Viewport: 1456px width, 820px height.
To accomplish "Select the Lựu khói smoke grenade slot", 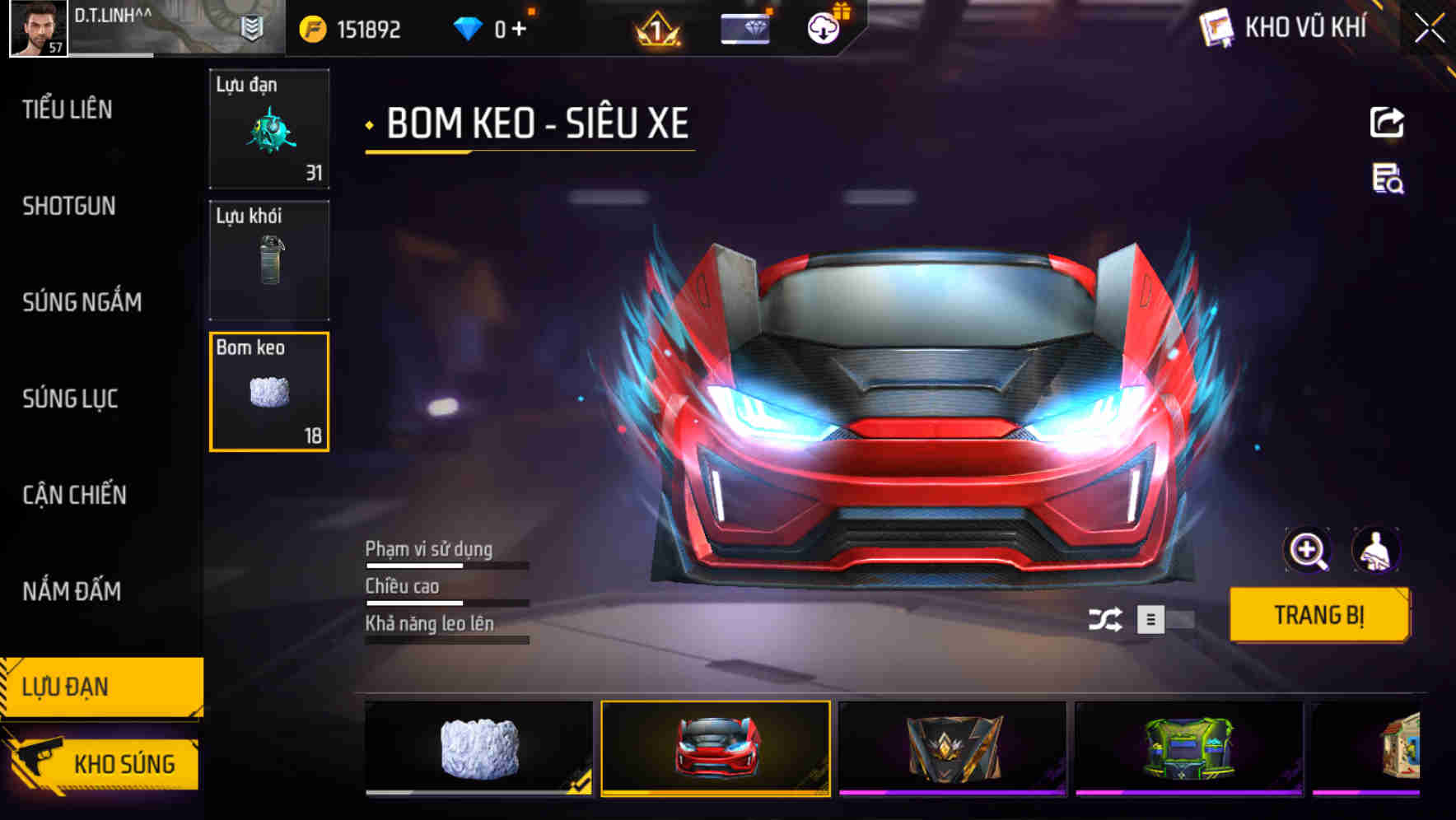I will tap(269, 259).
